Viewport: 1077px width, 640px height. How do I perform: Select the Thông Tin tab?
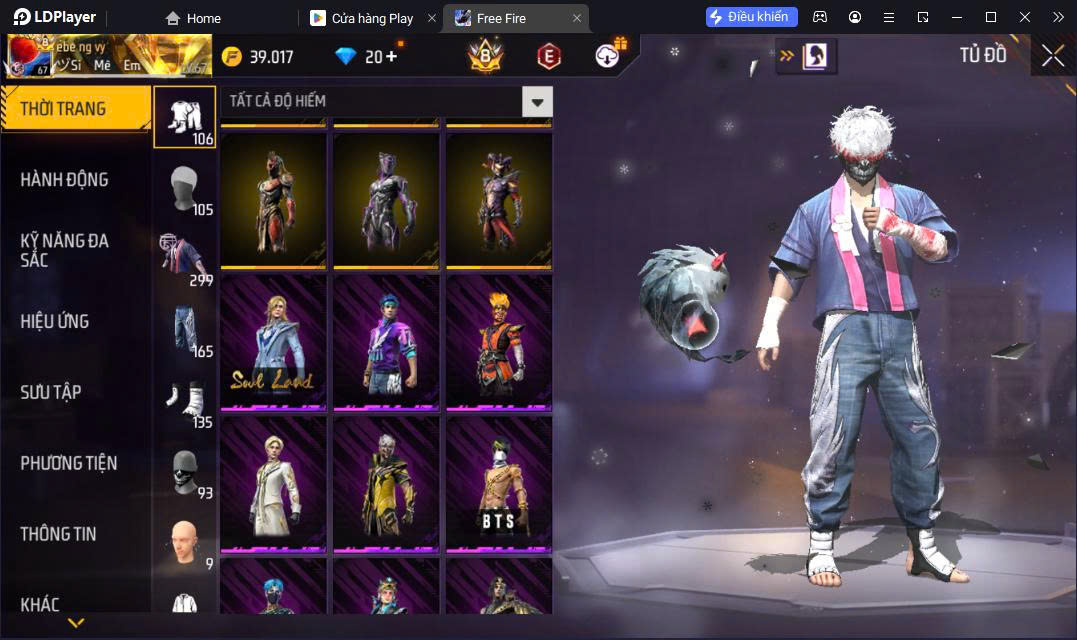[x=59, y=534]
